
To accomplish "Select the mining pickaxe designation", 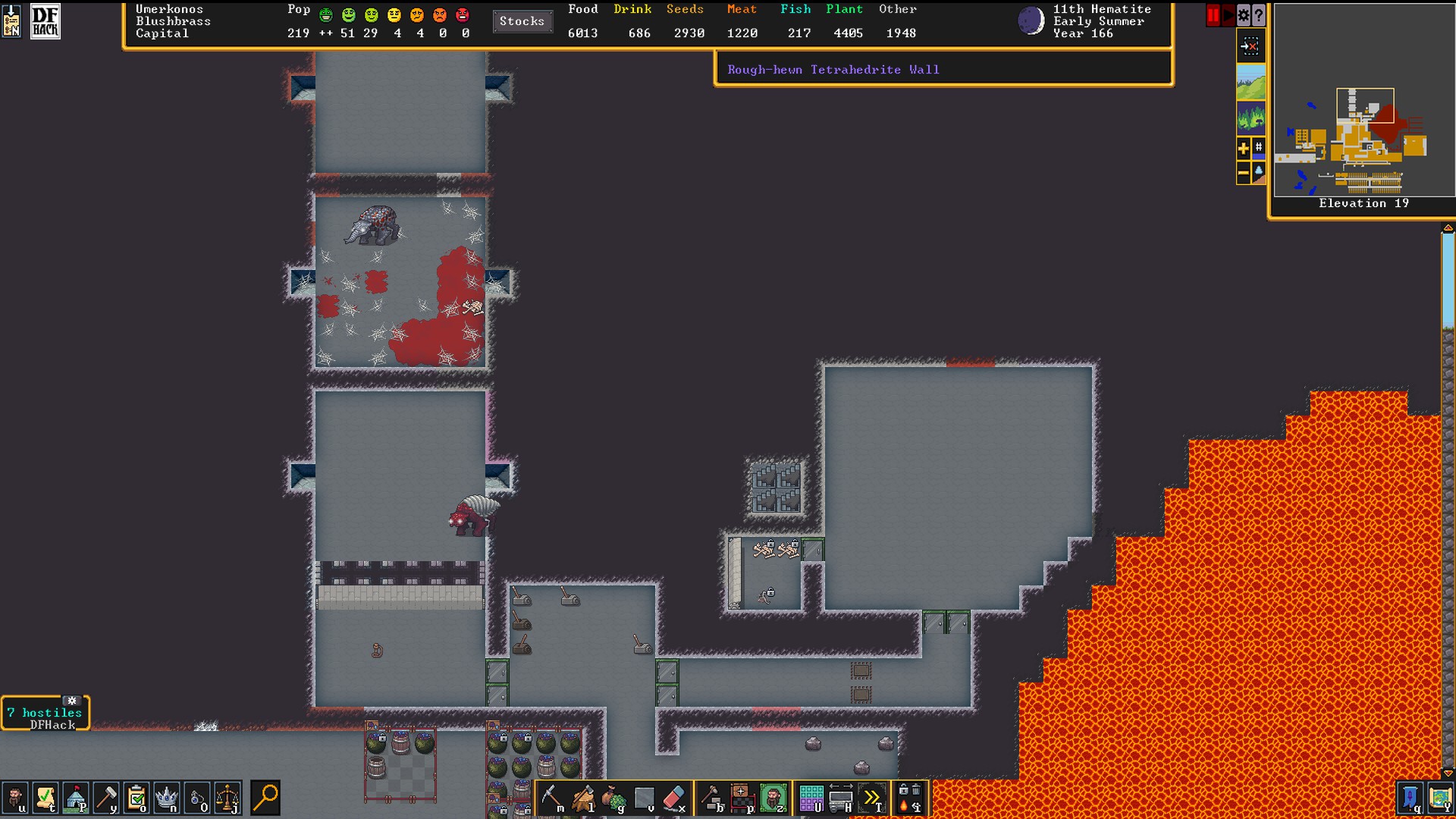I will [x=551, y=798].
